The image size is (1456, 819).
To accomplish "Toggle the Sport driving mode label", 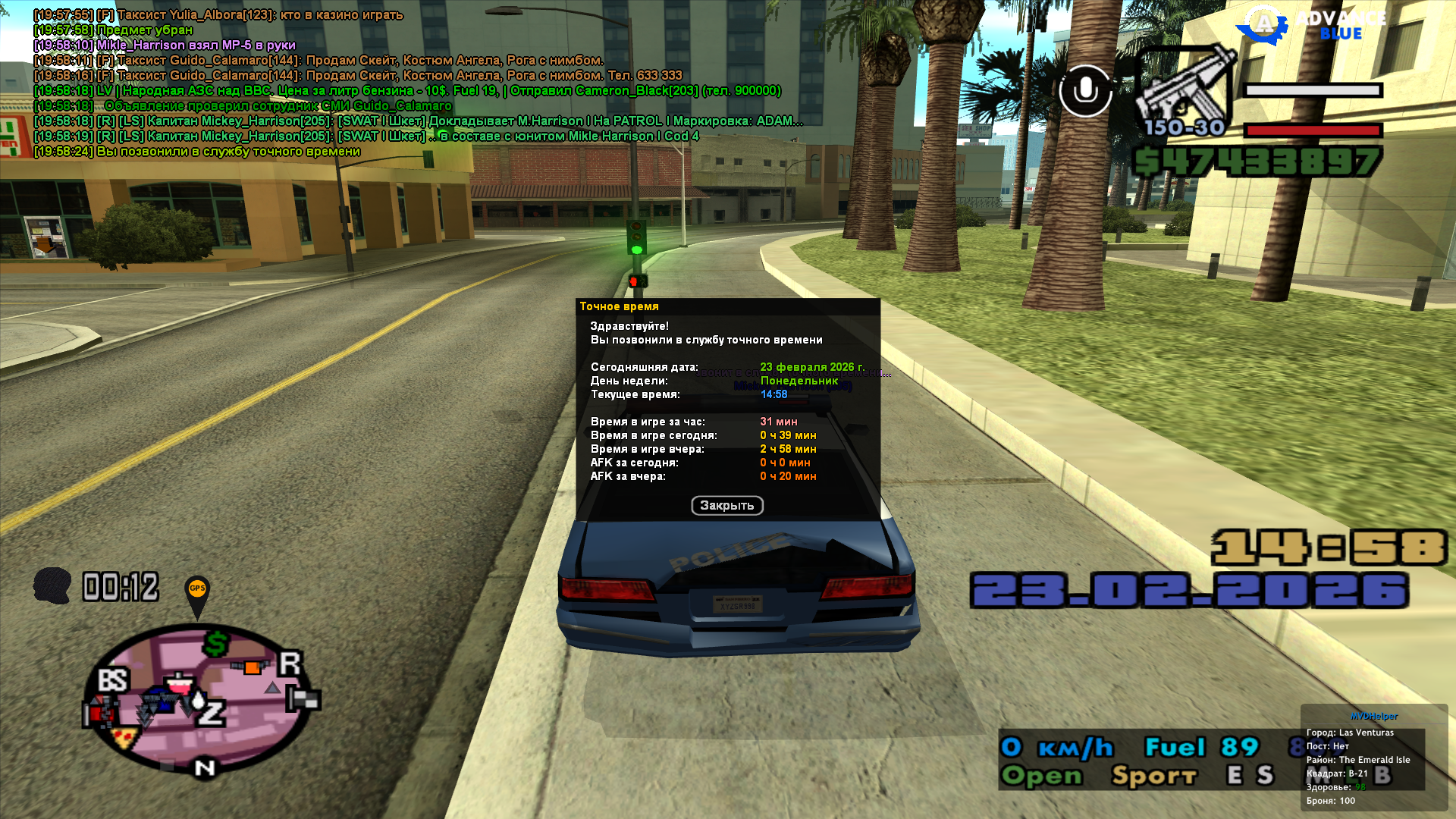I will pos(1153,775).
